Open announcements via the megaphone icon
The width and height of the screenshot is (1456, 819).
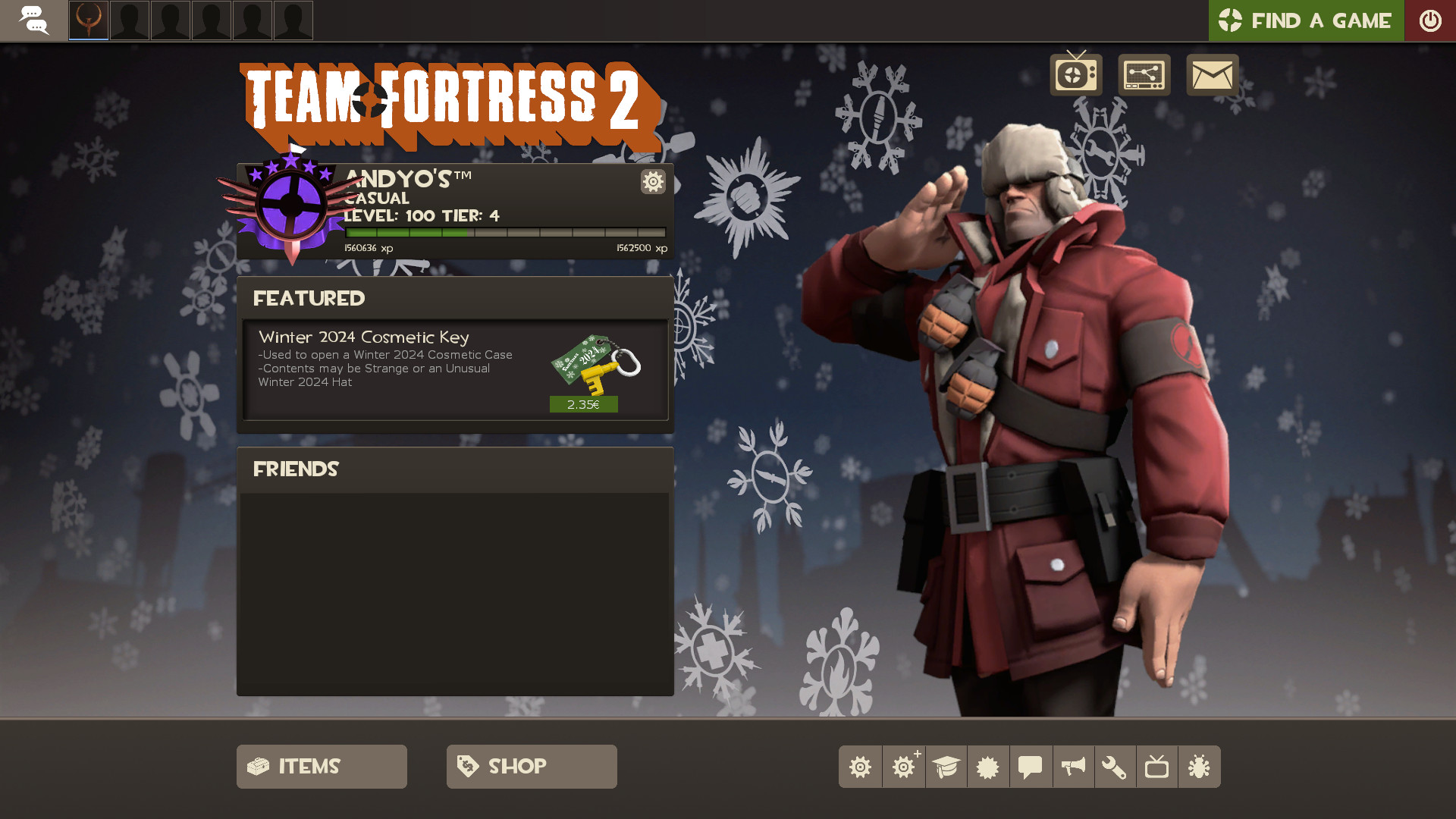coord(1073,767)
